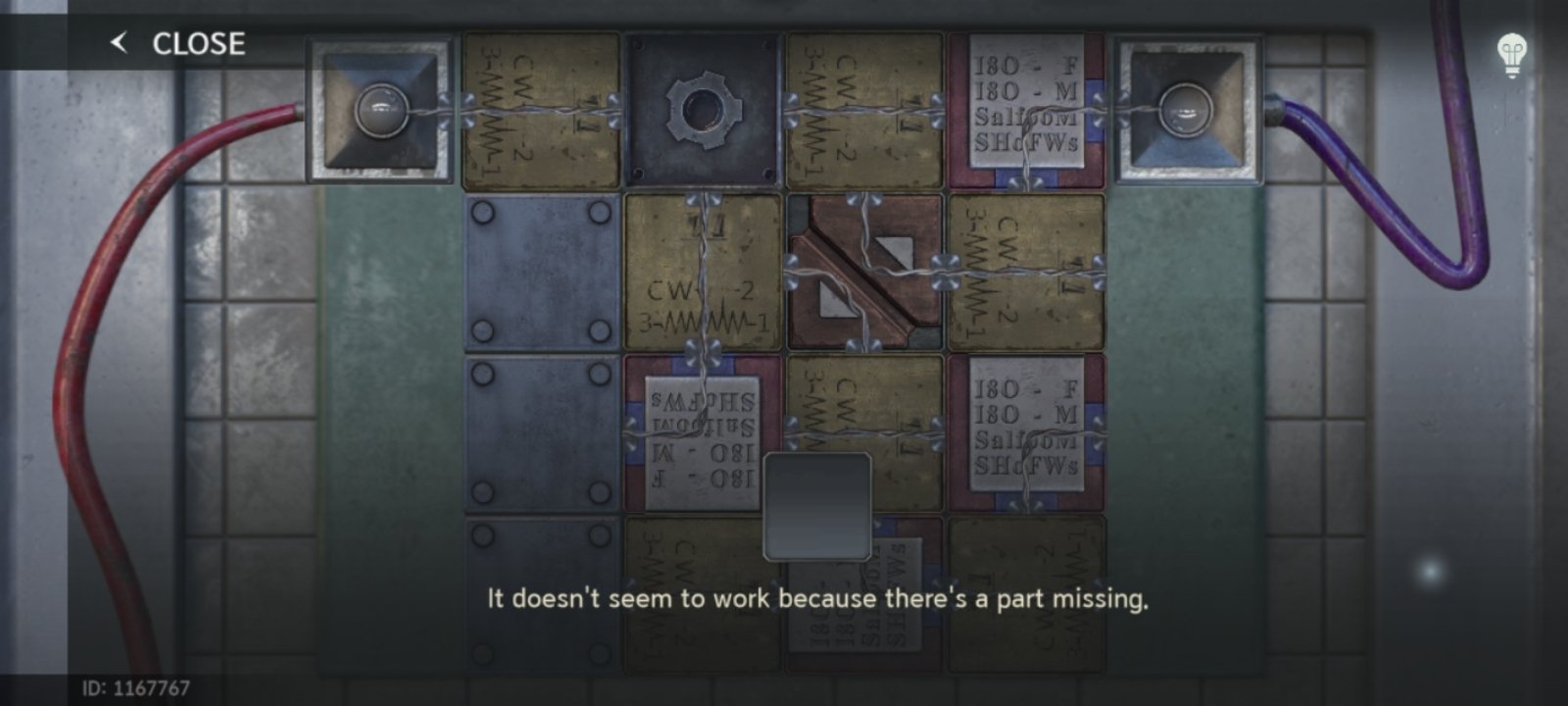1568x706 pixels.
Task: Open the lightbulb hint
Action: (x=1512, y=55)
